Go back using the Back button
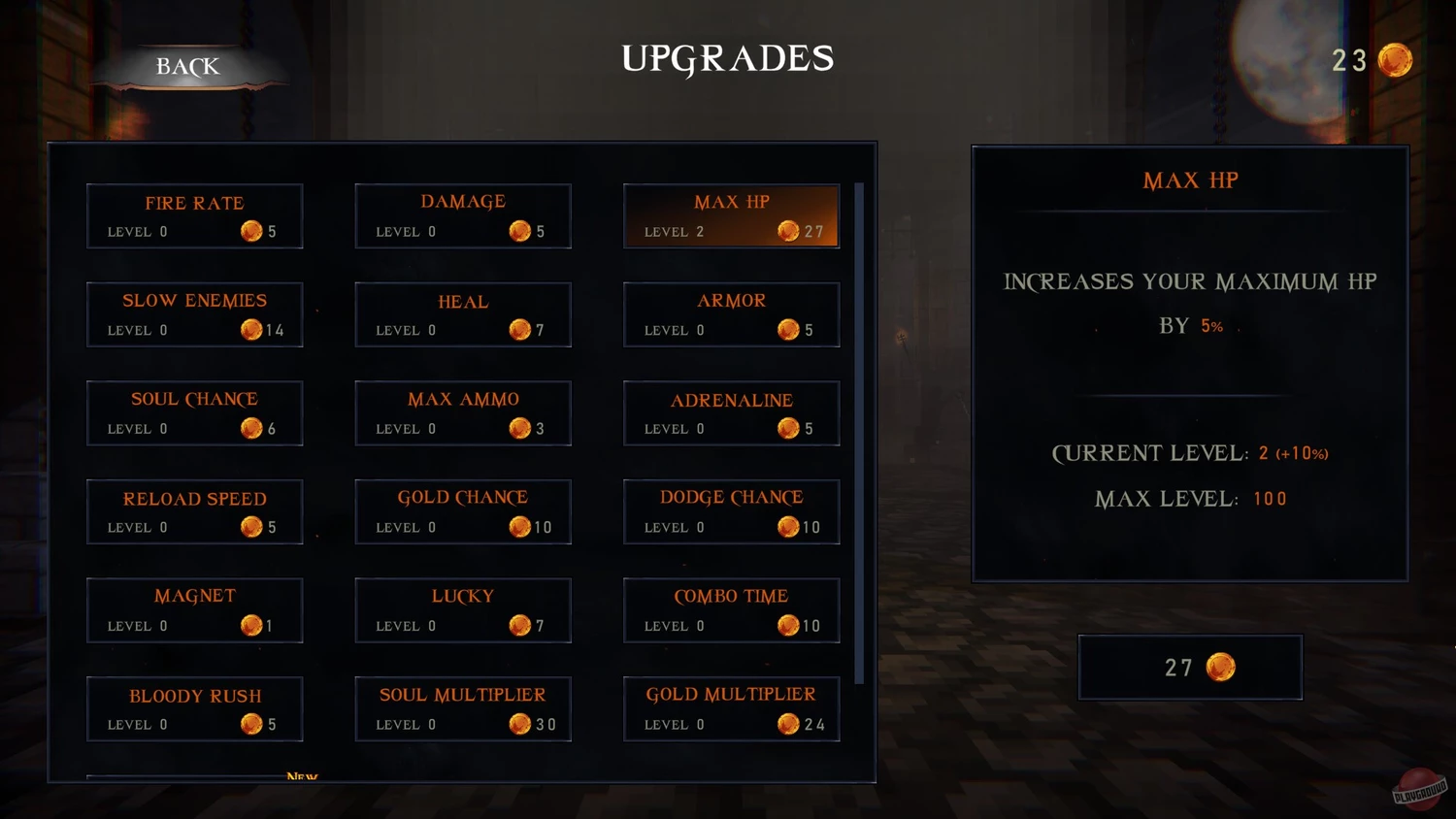Image resolution: width=1456 pixels, height=819 pixels. pos(188,67)
